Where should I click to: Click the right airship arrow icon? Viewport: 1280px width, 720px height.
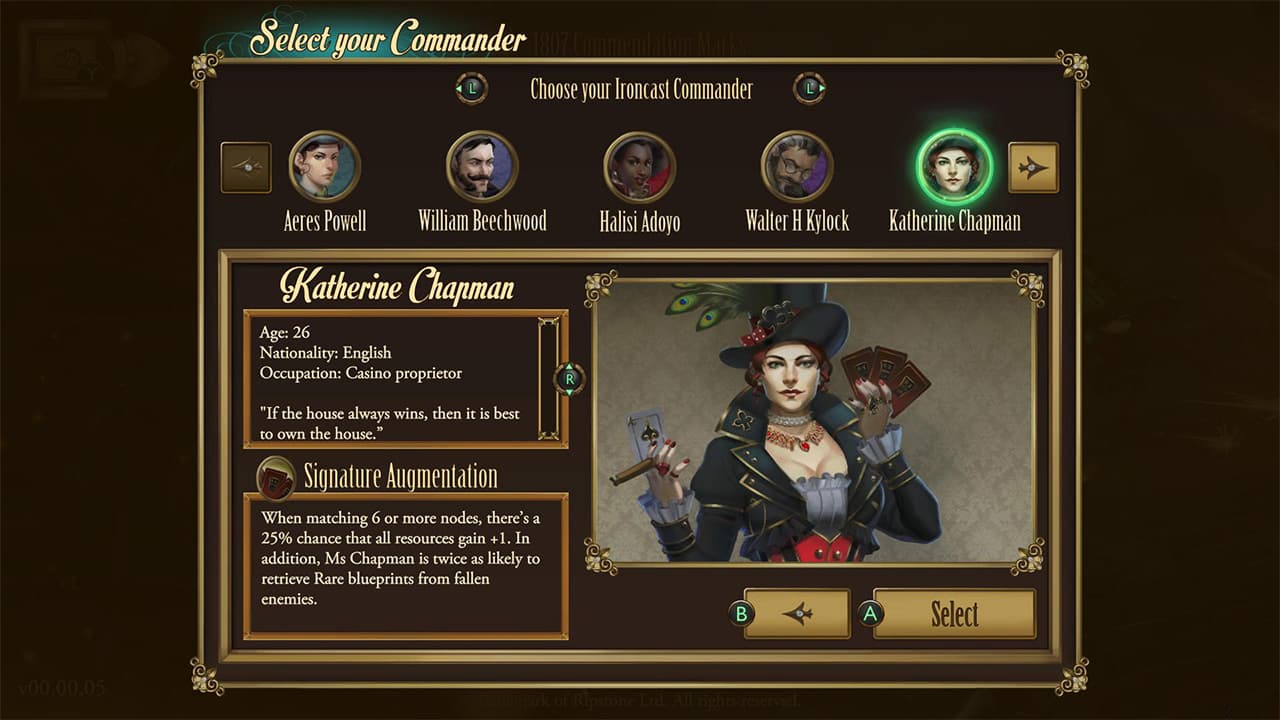[x=1034, y=167]
